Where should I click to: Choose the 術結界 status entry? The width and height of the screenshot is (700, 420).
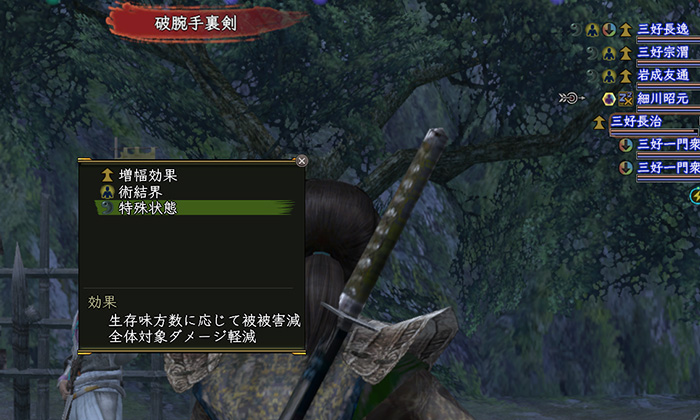[140, 191]
